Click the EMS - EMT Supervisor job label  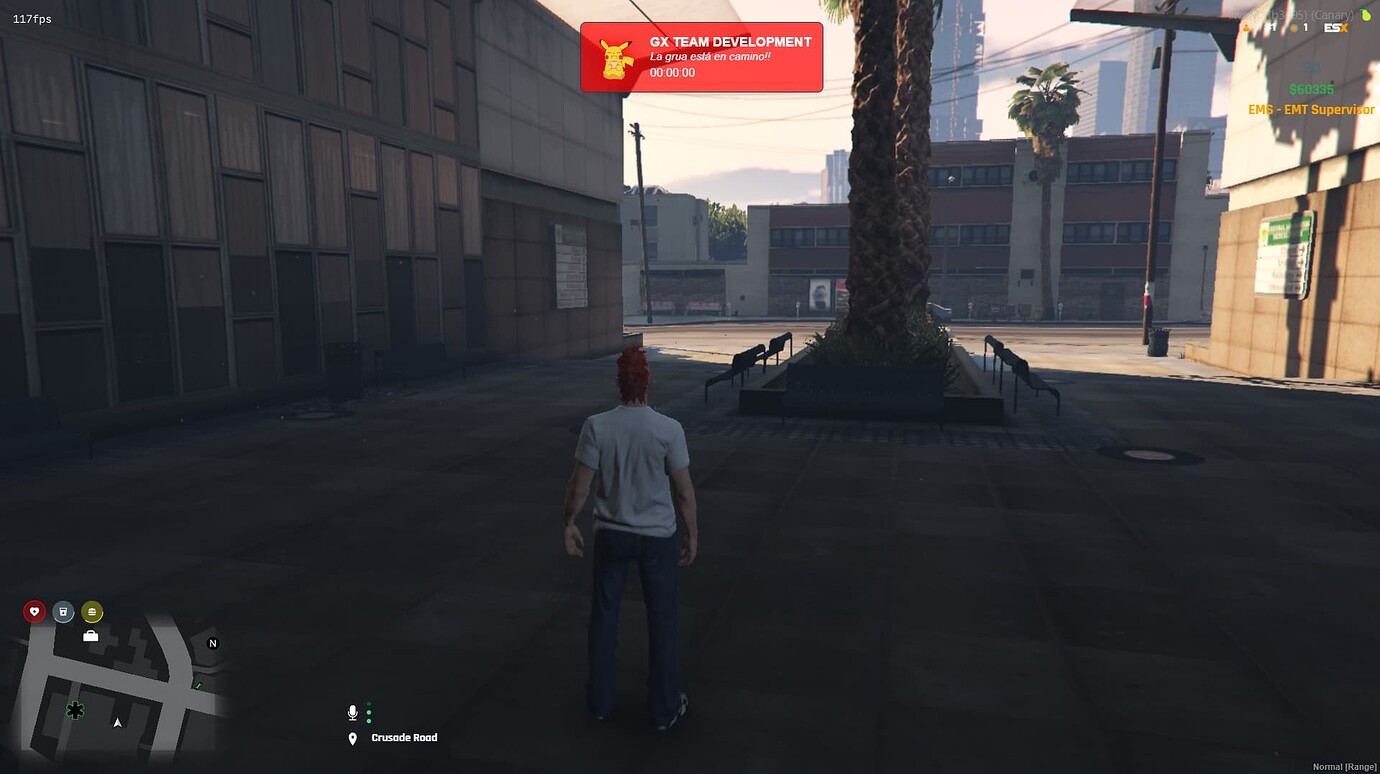(1311, 109)
